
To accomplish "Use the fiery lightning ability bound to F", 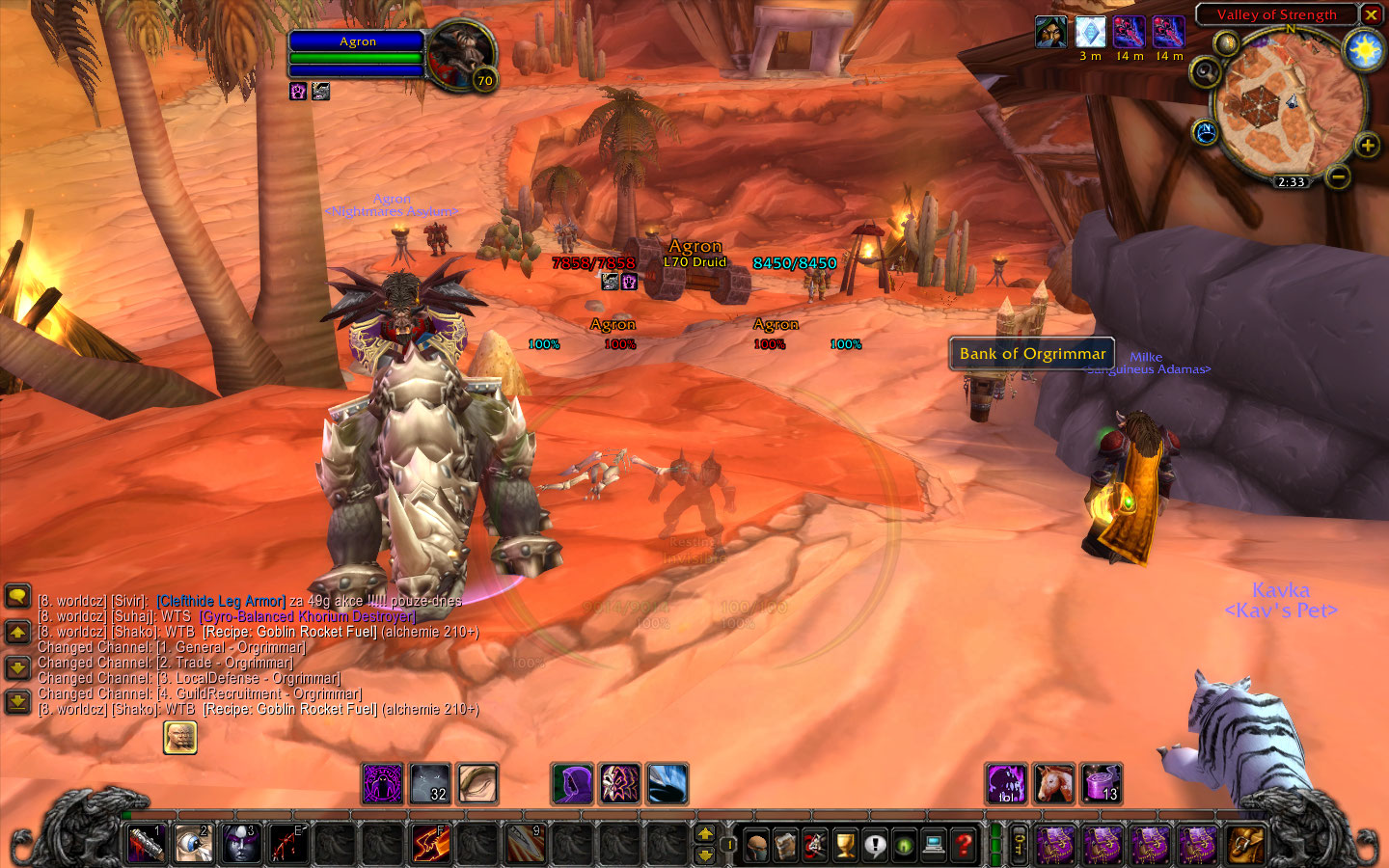I will 430,844.
